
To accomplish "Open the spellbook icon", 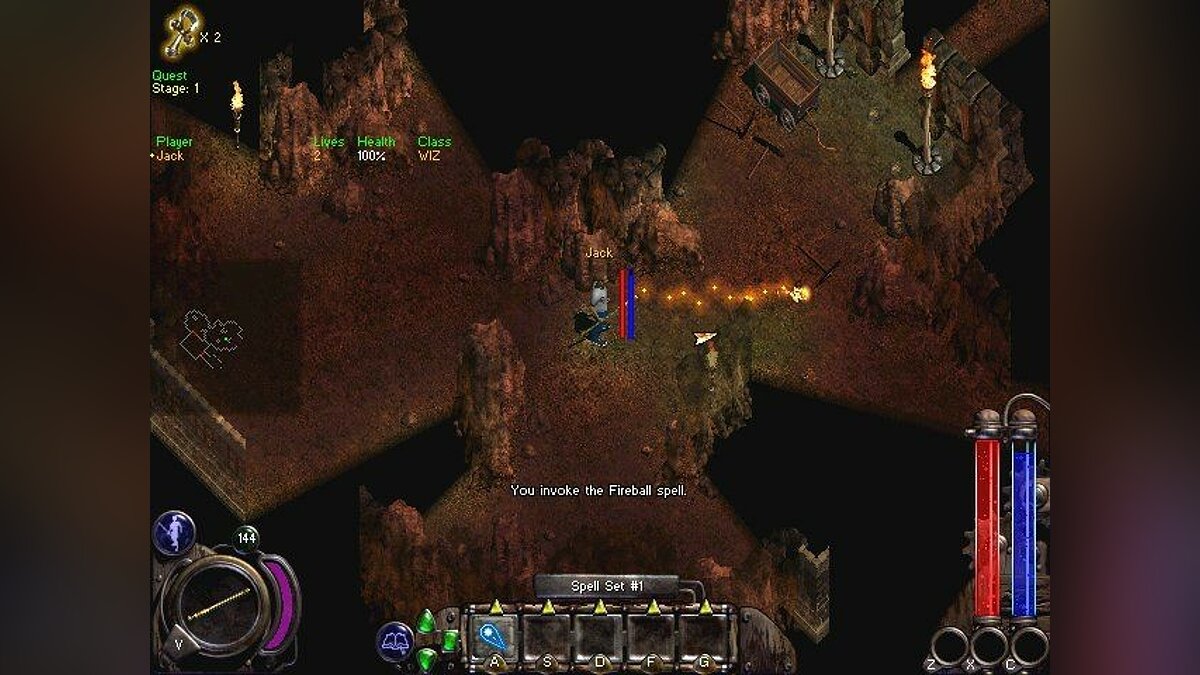I will (x=395, y=641).
